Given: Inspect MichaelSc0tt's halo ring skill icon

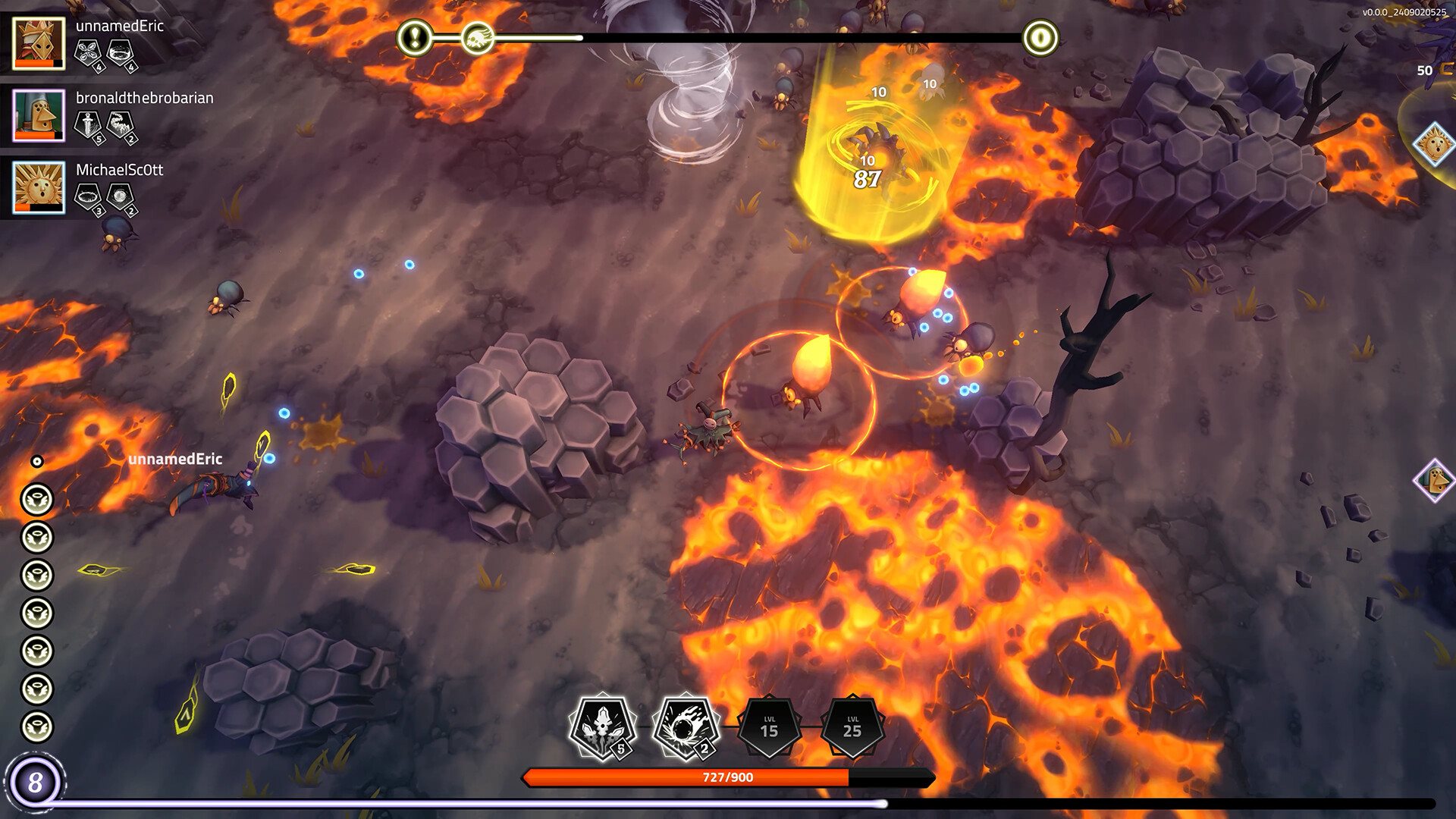Looking at the screenshot, I should (x=89, y=197).
